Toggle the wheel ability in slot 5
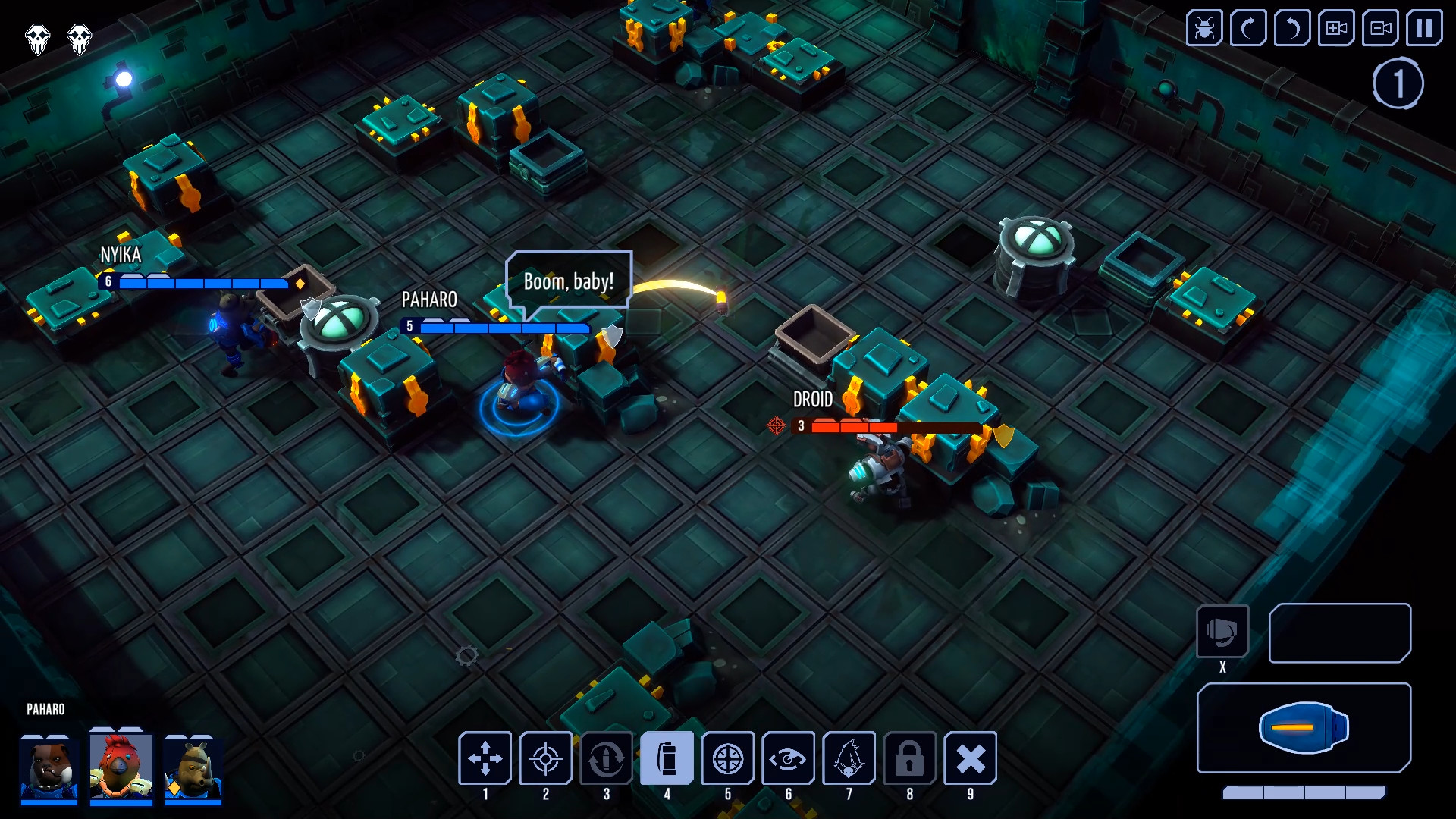Viewport: 1456px width, 819px height. coord(728,758)
